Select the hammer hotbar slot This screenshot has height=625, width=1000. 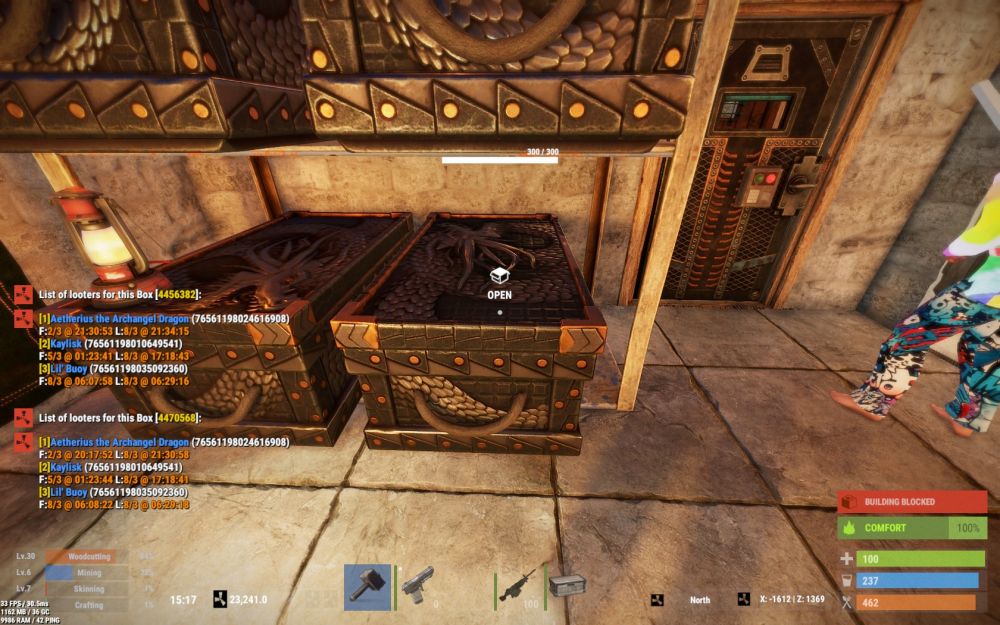(x=367, y=587)
